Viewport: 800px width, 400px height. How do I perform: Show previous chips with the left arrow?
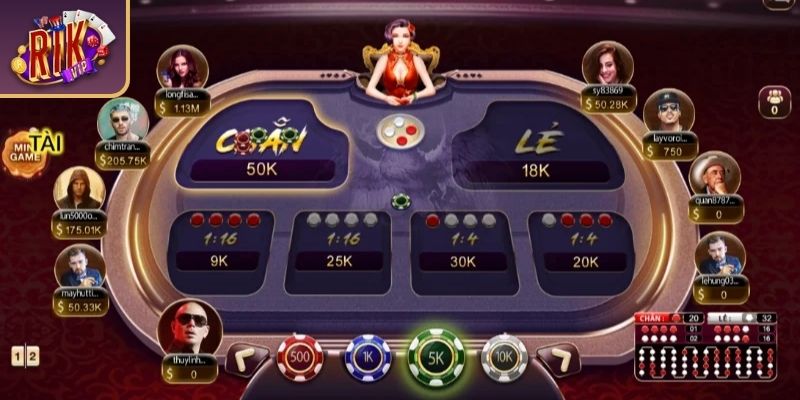(x=247, y=359)
